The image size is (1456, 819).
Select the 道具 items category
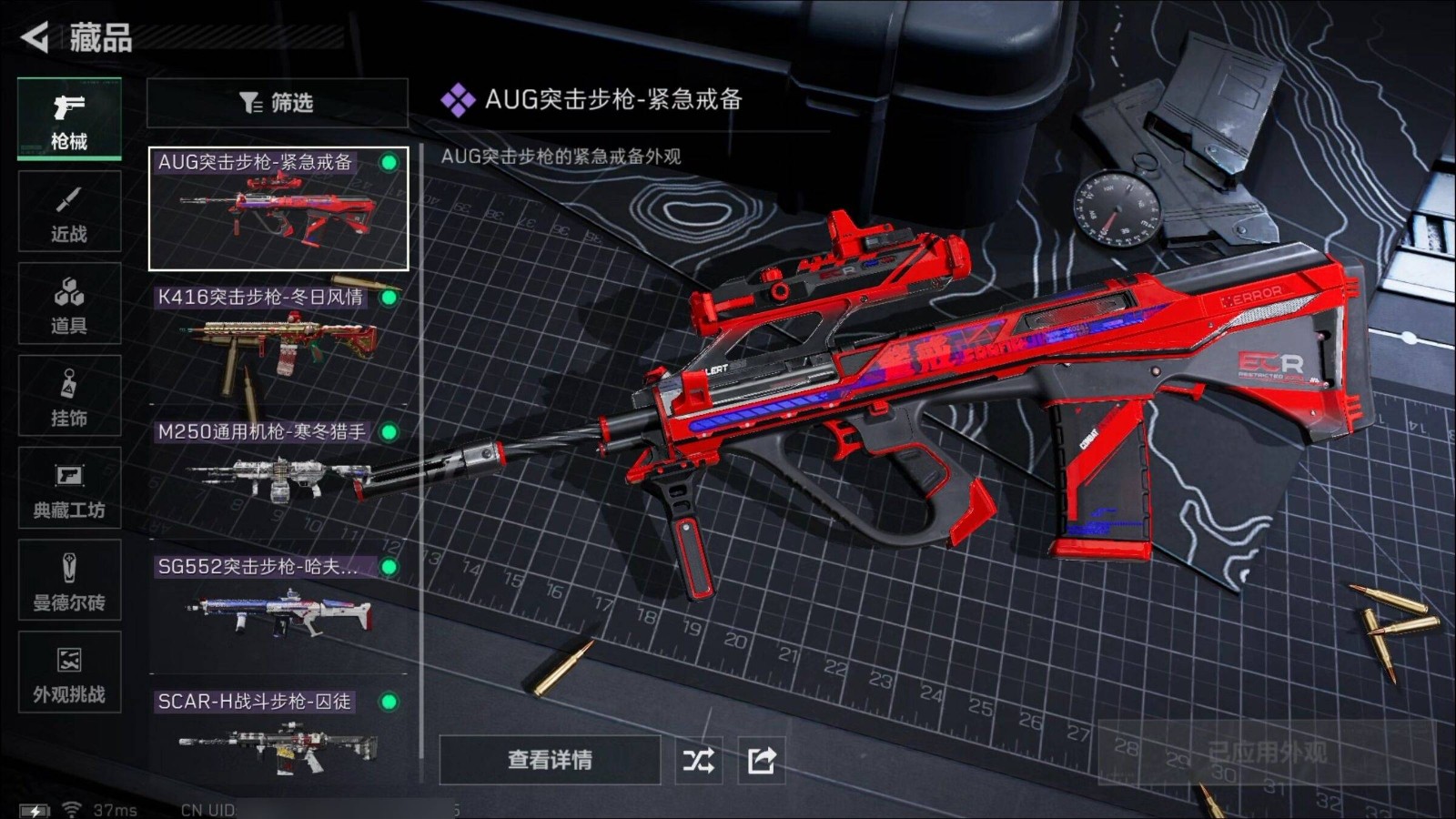pyautogui.click(x=69, y=304)
